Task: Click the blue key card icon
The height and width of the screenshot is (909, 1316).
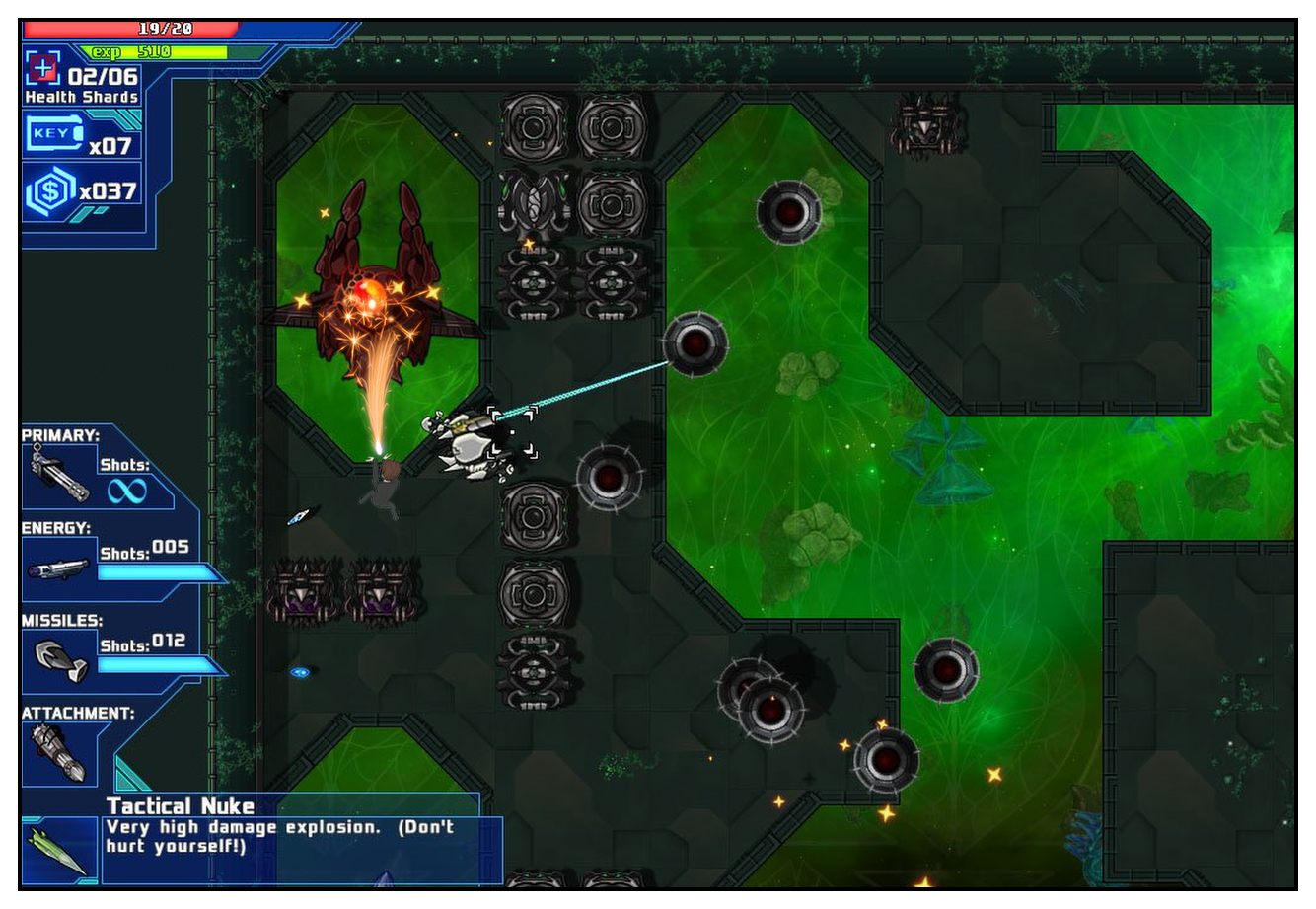Action: click(53, 134)
